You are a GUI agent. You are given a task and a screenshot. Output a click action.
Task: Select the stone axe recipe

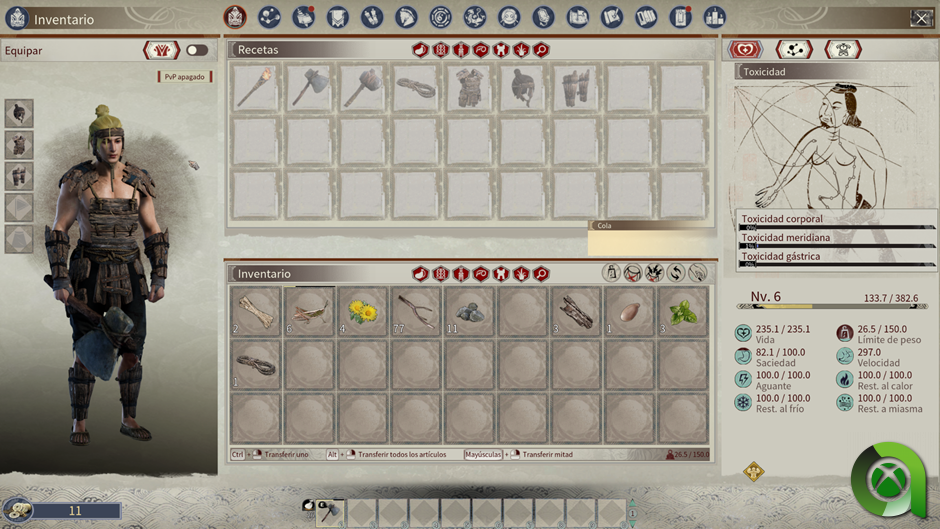pyautogui.click(x=310, y=88)
